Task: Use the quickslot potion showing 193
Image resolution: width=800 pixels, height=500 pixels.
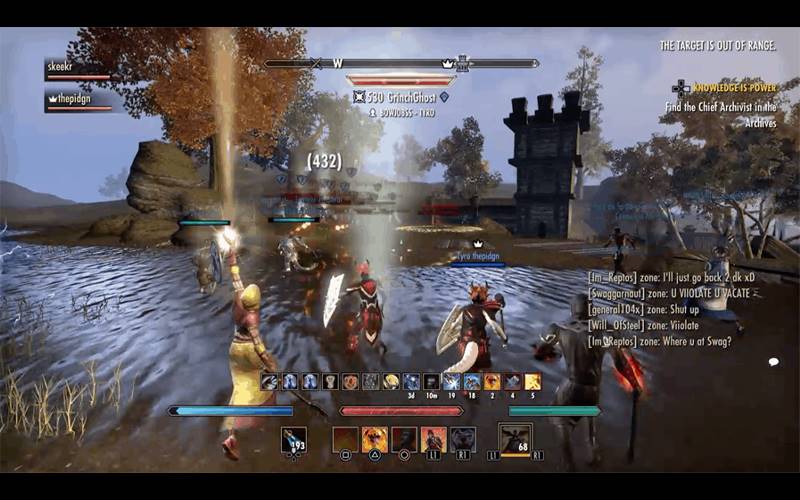Action: coord(294,440)
